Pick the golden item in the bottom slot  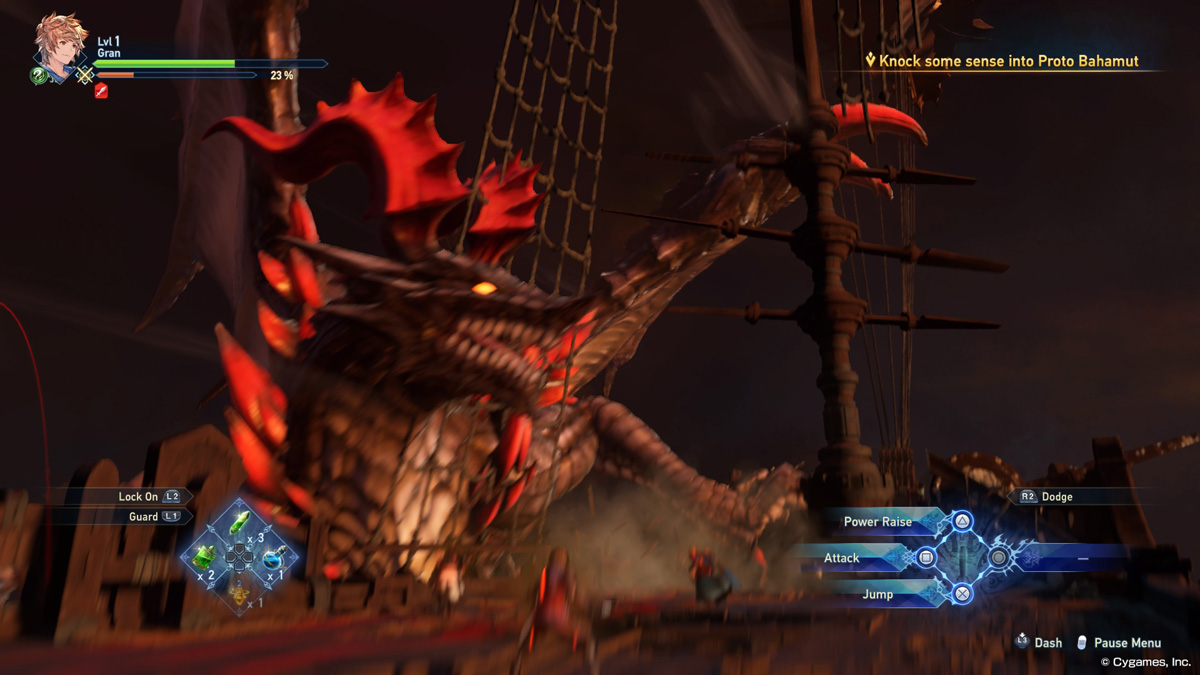pyautogui.click(x=239, y=593)
